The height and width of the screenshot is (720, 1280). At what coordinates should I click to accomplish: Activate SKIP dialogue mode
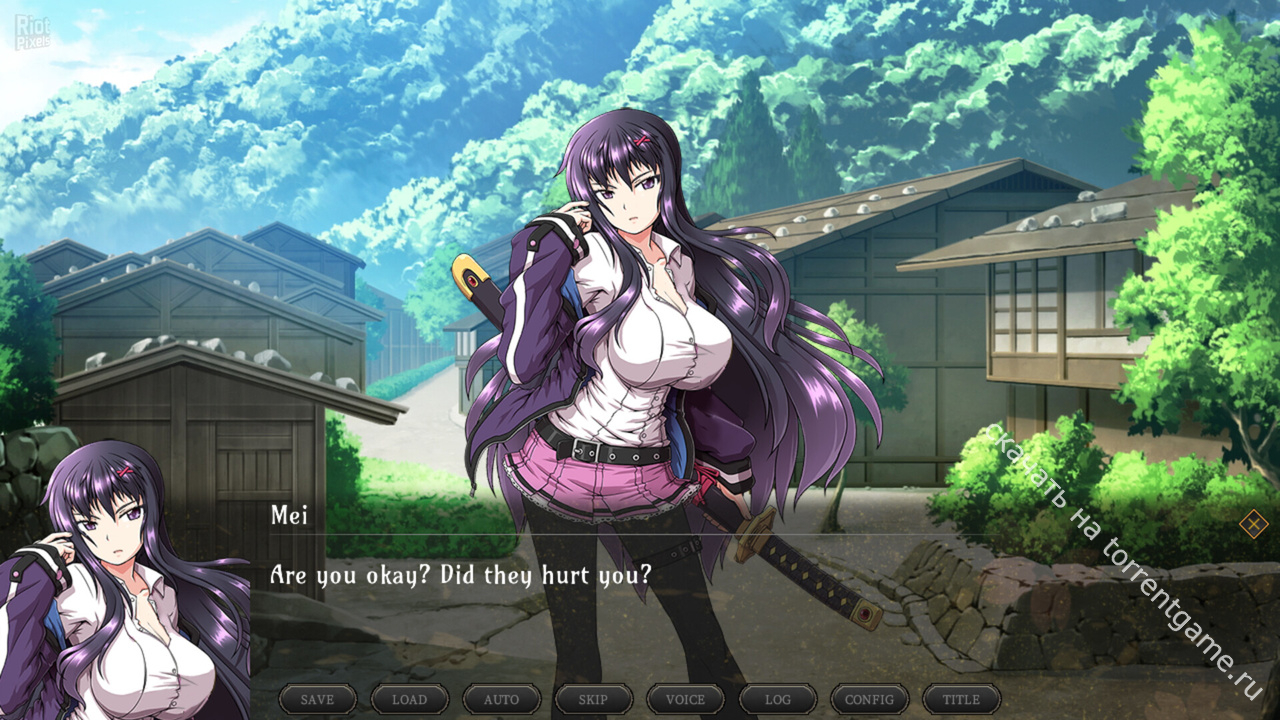coord(593,699)
